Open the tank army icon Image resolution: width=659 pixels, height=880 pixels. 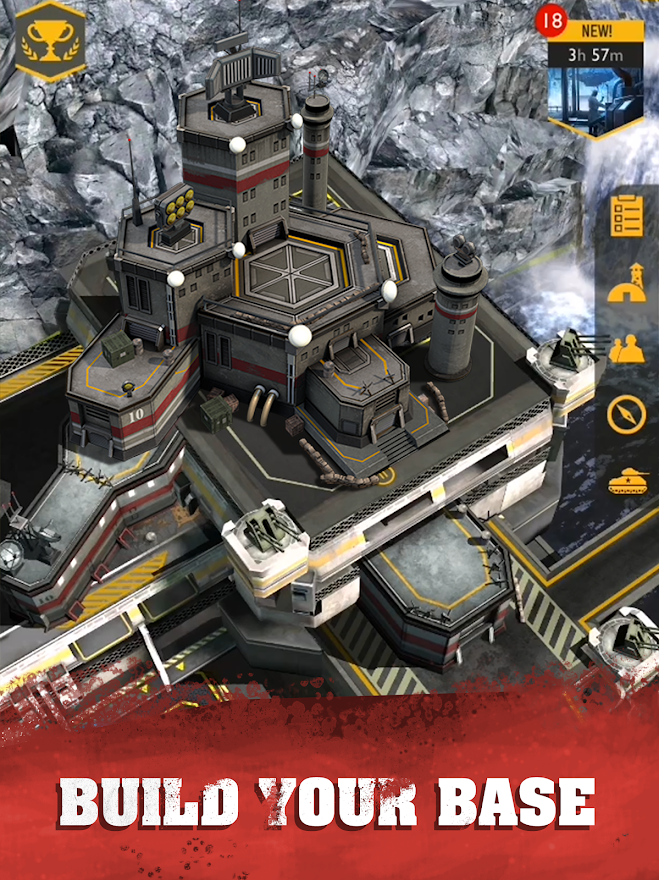[627, 482]
